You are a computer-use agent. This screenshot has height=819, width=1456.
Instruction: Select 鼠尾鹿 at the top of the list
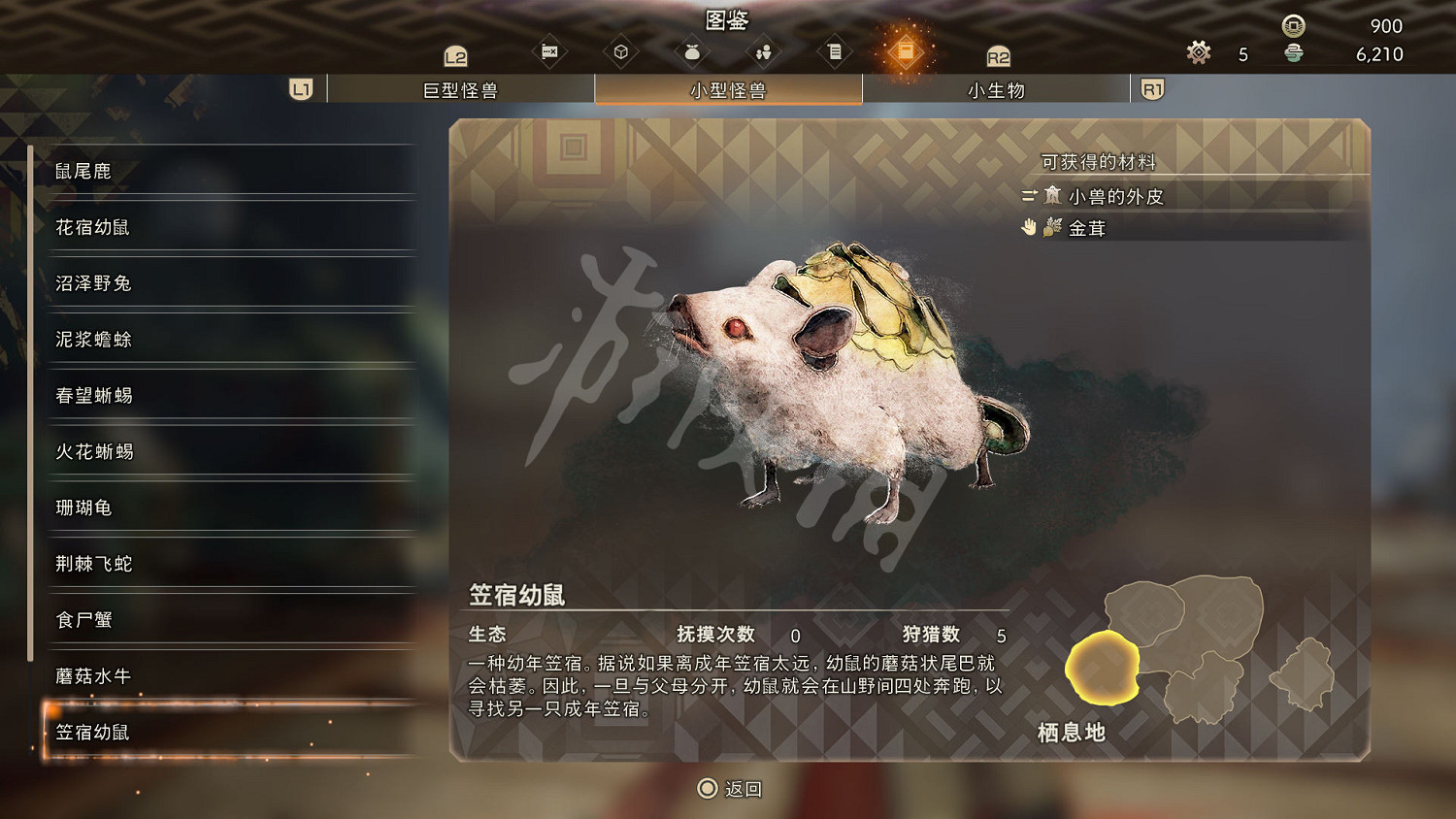(x=83, y=171)
